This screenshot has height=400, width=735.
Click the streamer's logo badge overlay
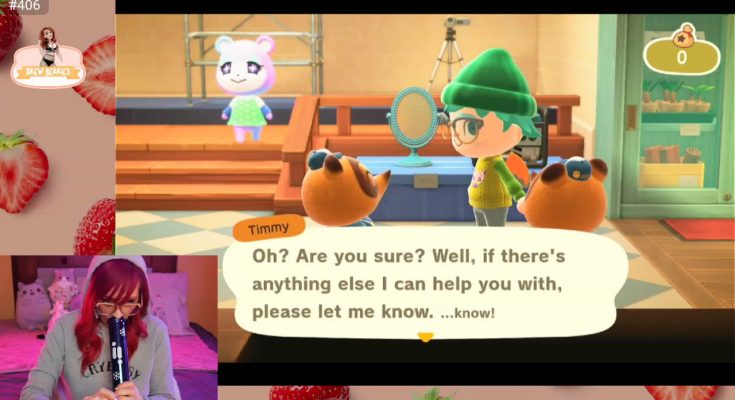pos(48,59)
